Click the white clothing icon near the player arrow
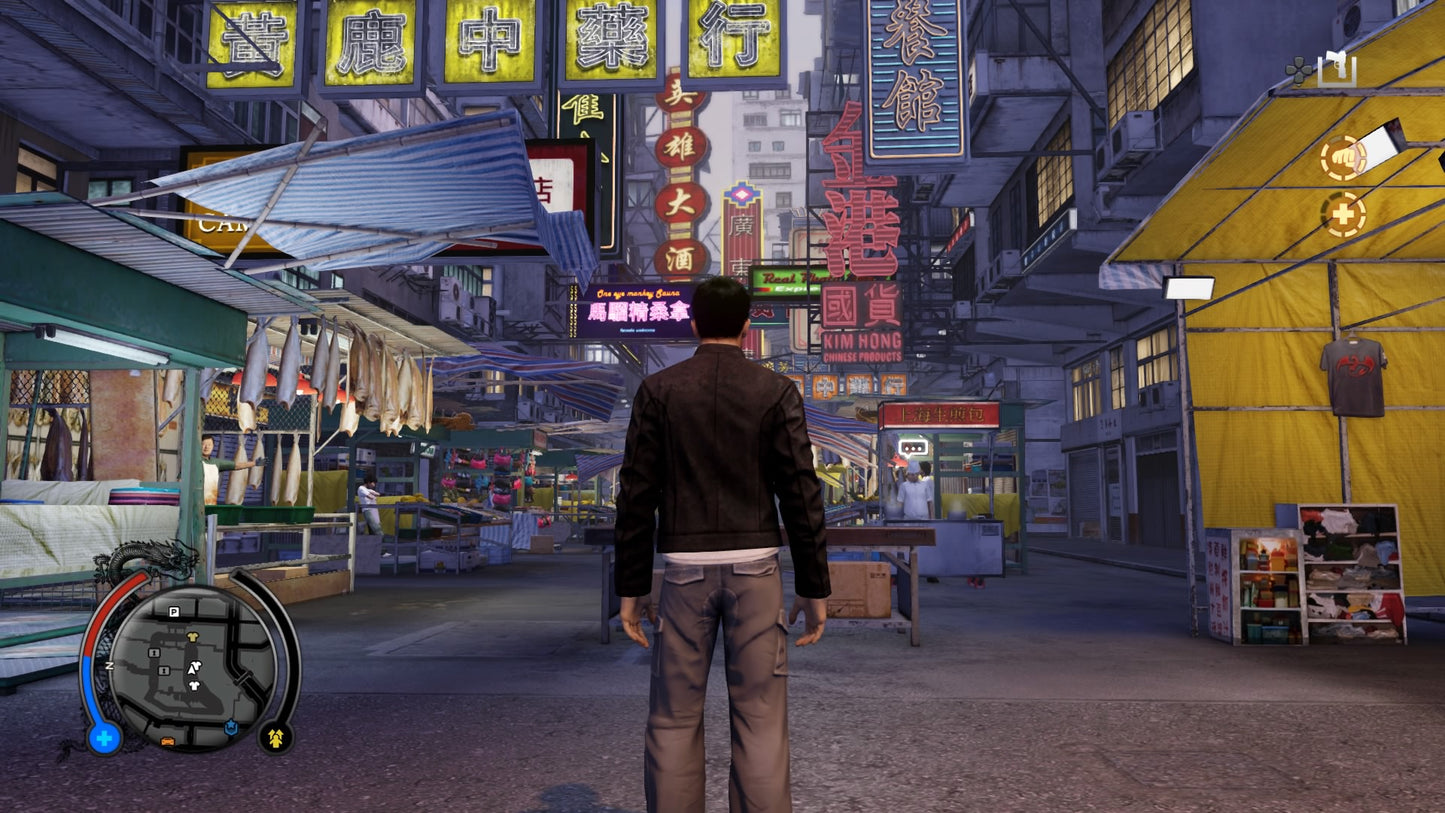Viewport: 1445px width, 813px height. pyautogui.click(x=195, y=665)
